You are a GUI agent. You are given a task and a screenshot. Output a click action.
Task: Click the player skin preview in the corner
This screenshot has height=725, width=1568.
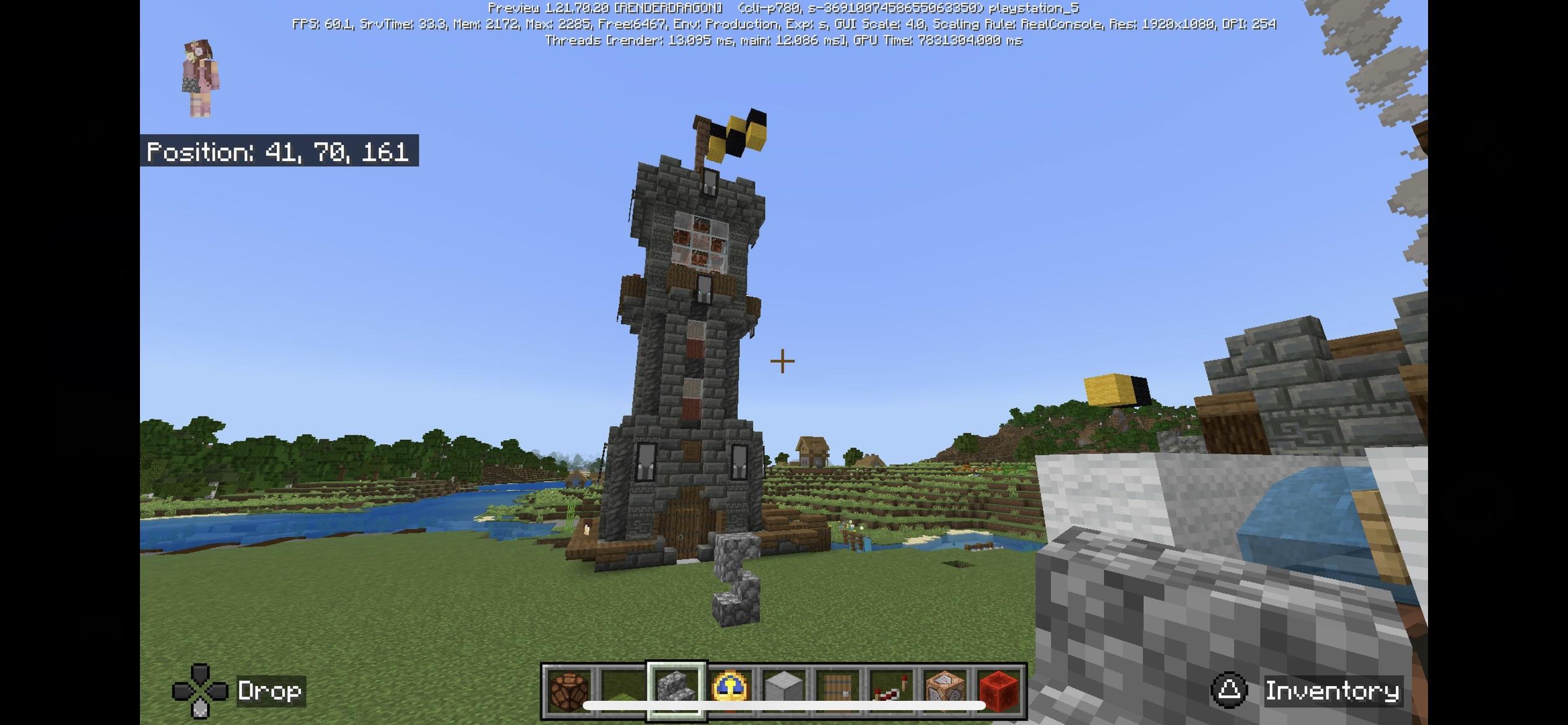[x=199, y=74]
